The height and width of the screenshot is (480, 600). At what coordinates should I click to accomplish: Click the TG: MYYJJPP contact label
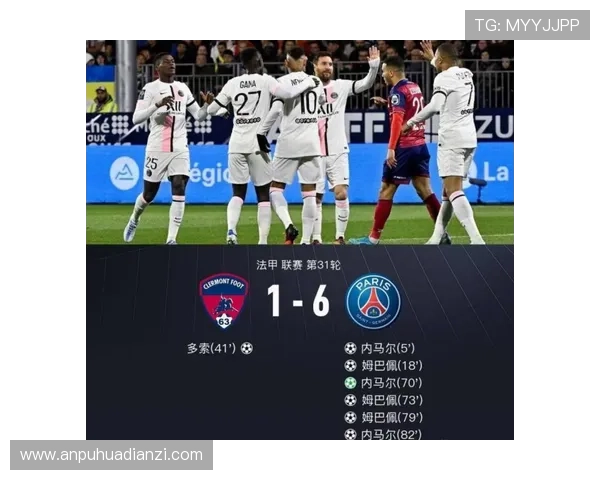pos(527,25)
